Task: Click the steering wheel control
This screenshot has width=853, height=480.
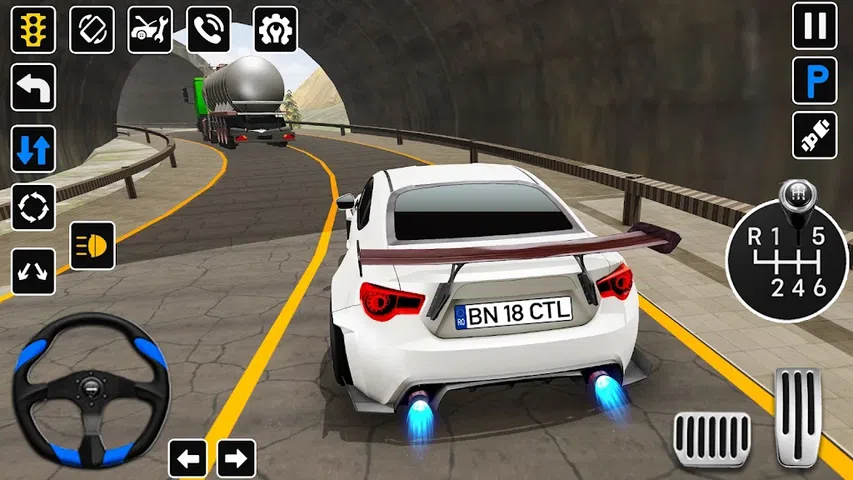Action: (x=91, y=386)
